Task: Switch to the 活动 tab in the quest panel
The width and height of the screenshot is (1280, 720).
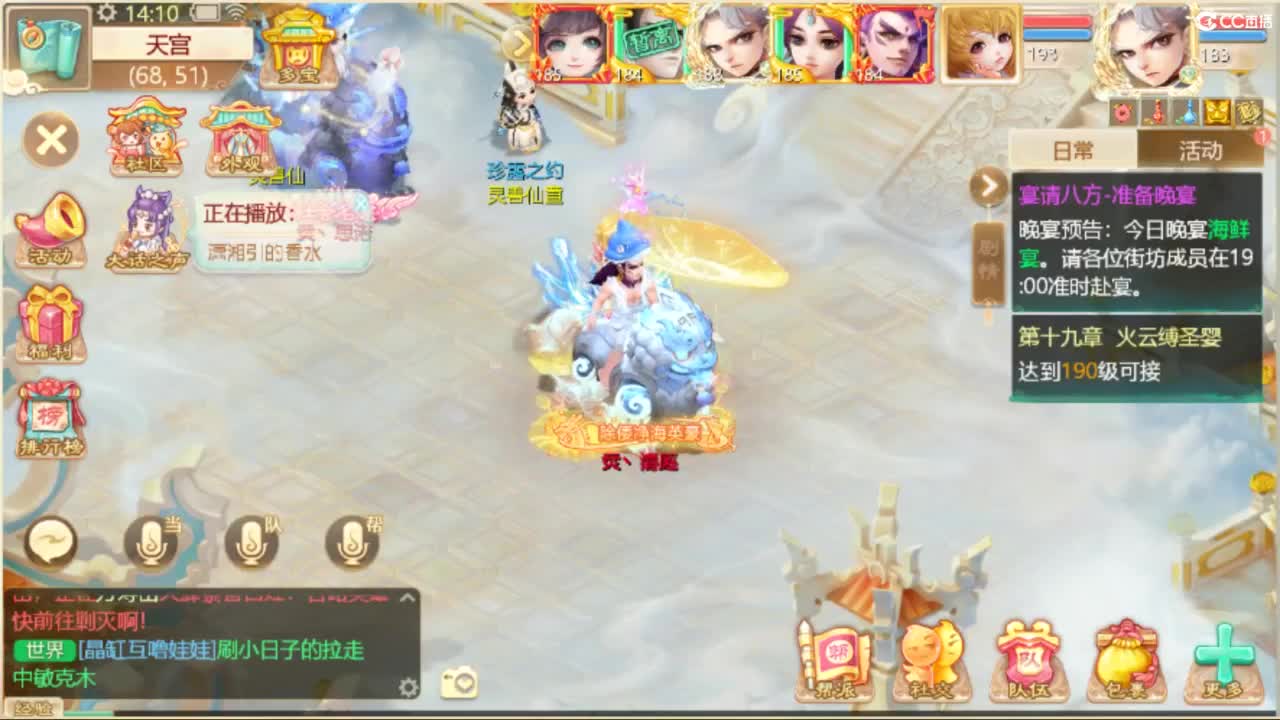Action: click(x=1200, y=150)
